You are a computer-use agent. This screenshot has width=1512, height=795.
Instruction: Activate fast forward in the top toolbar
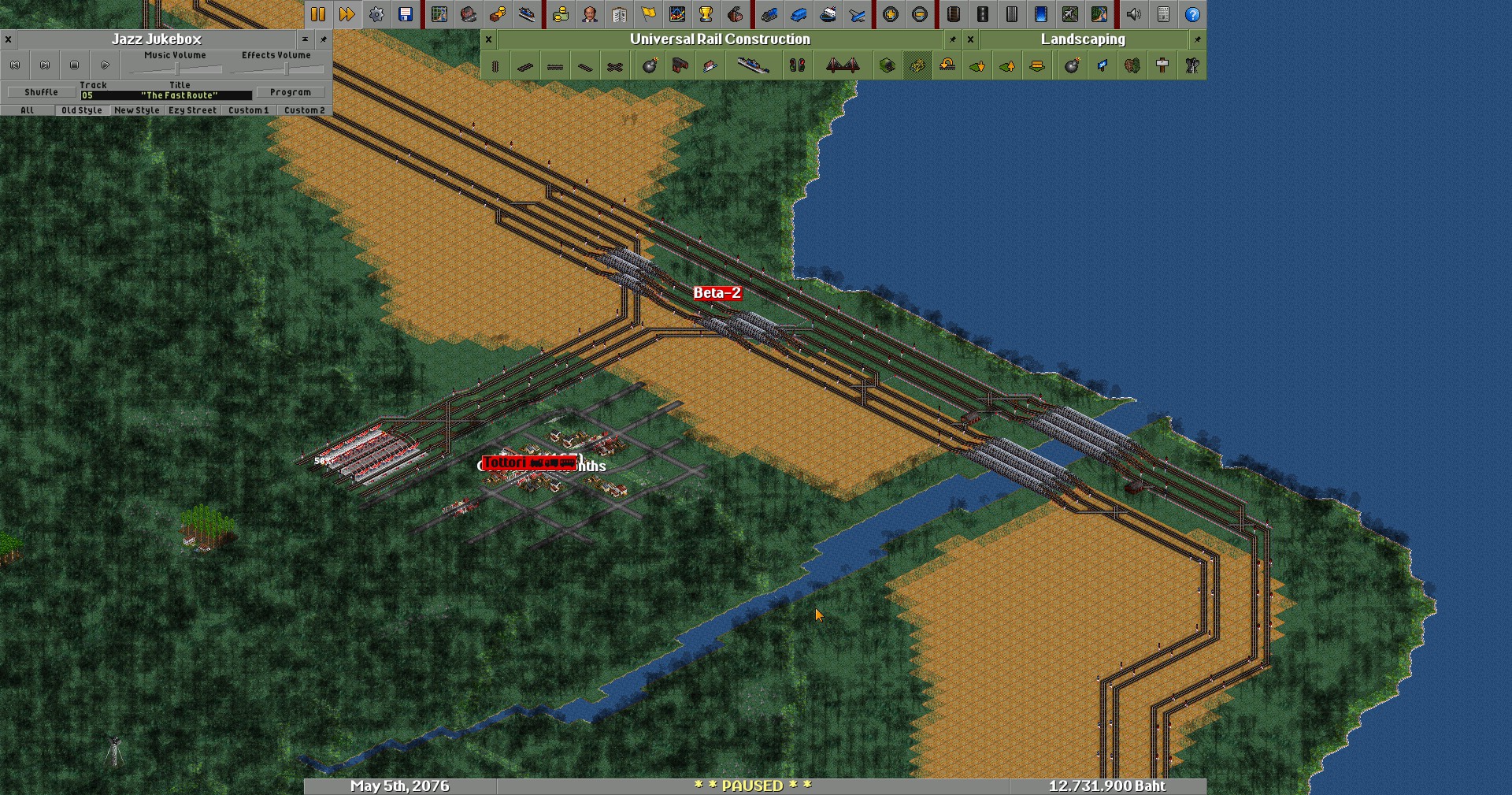coord(346,14)
